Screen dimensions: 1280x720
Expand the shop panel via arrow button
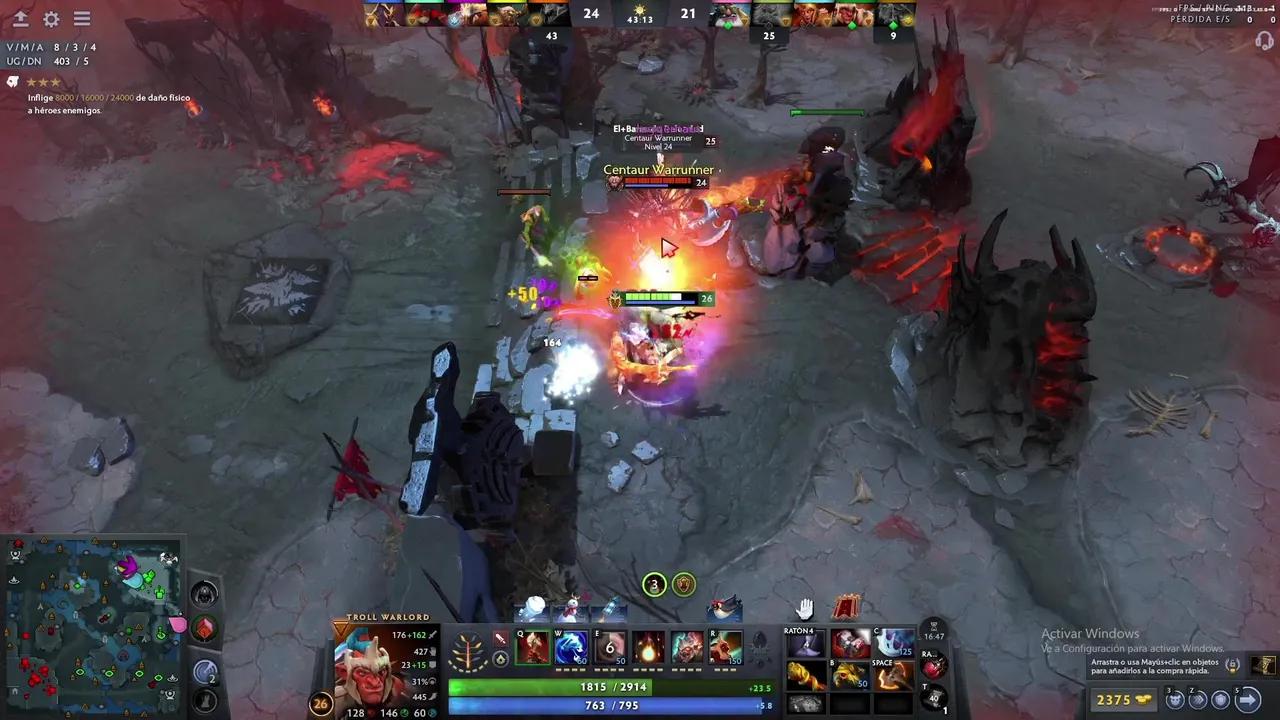[1249, 699]
